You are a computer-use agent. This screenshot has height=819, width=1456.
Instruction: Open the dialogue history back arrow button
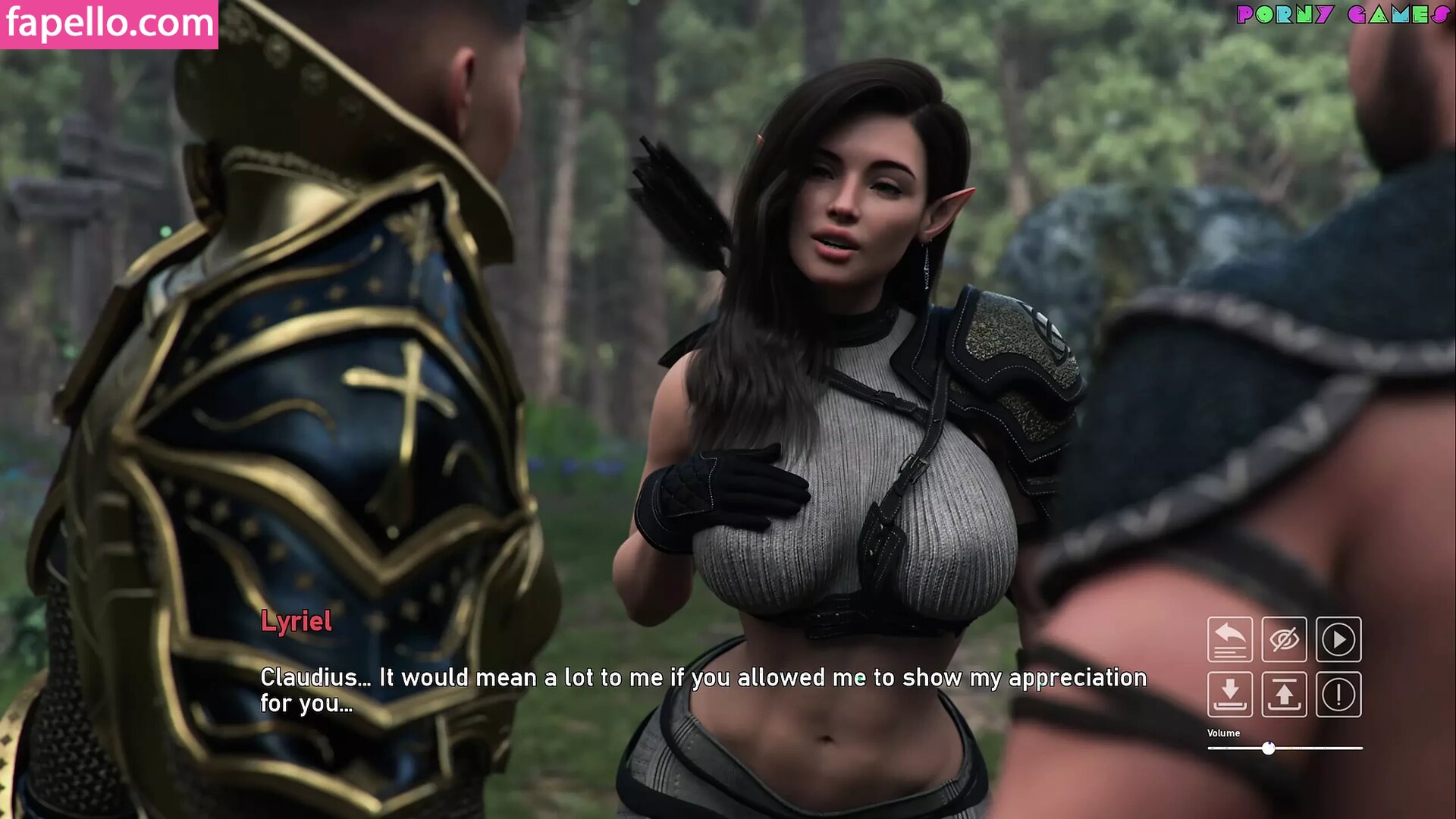(x=1229, y=639)
